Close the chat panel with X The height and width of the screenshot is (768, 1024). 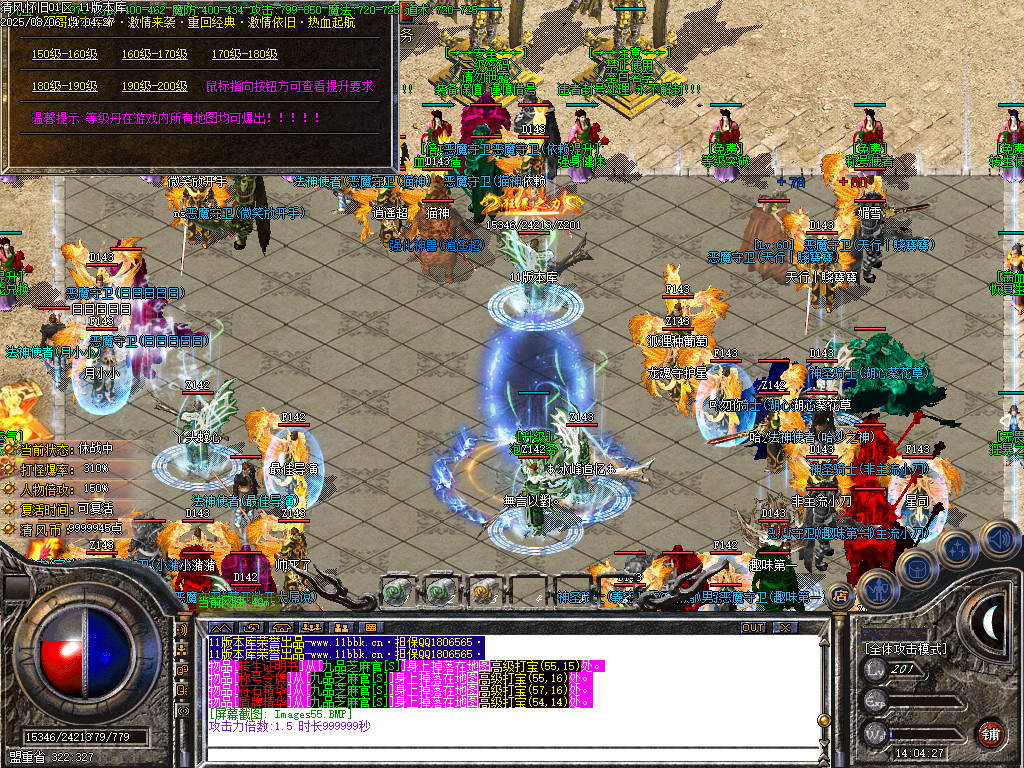coord(786,627)
